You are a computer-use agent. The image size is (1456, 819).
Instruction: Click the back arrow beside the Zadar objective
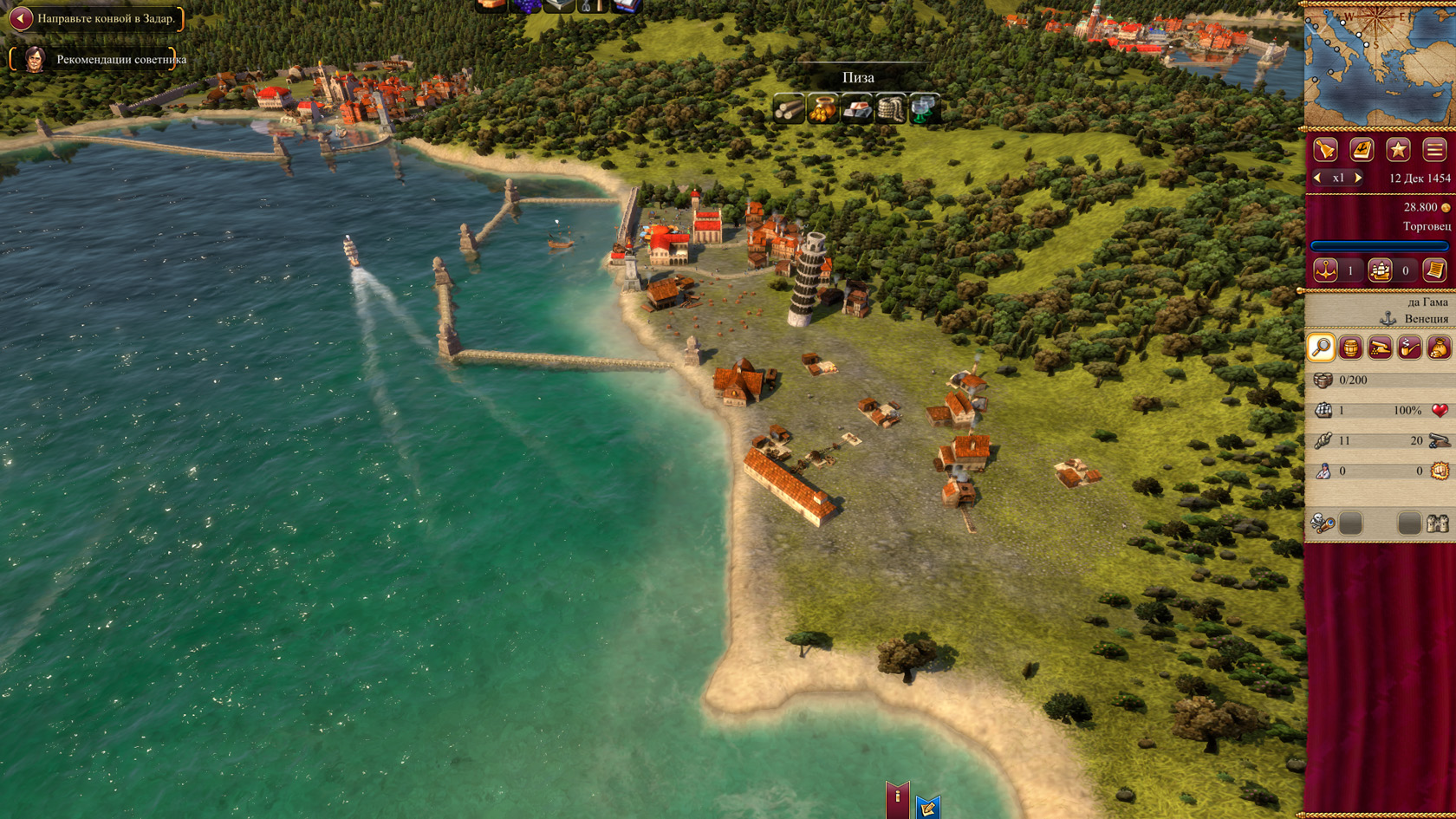21,18
